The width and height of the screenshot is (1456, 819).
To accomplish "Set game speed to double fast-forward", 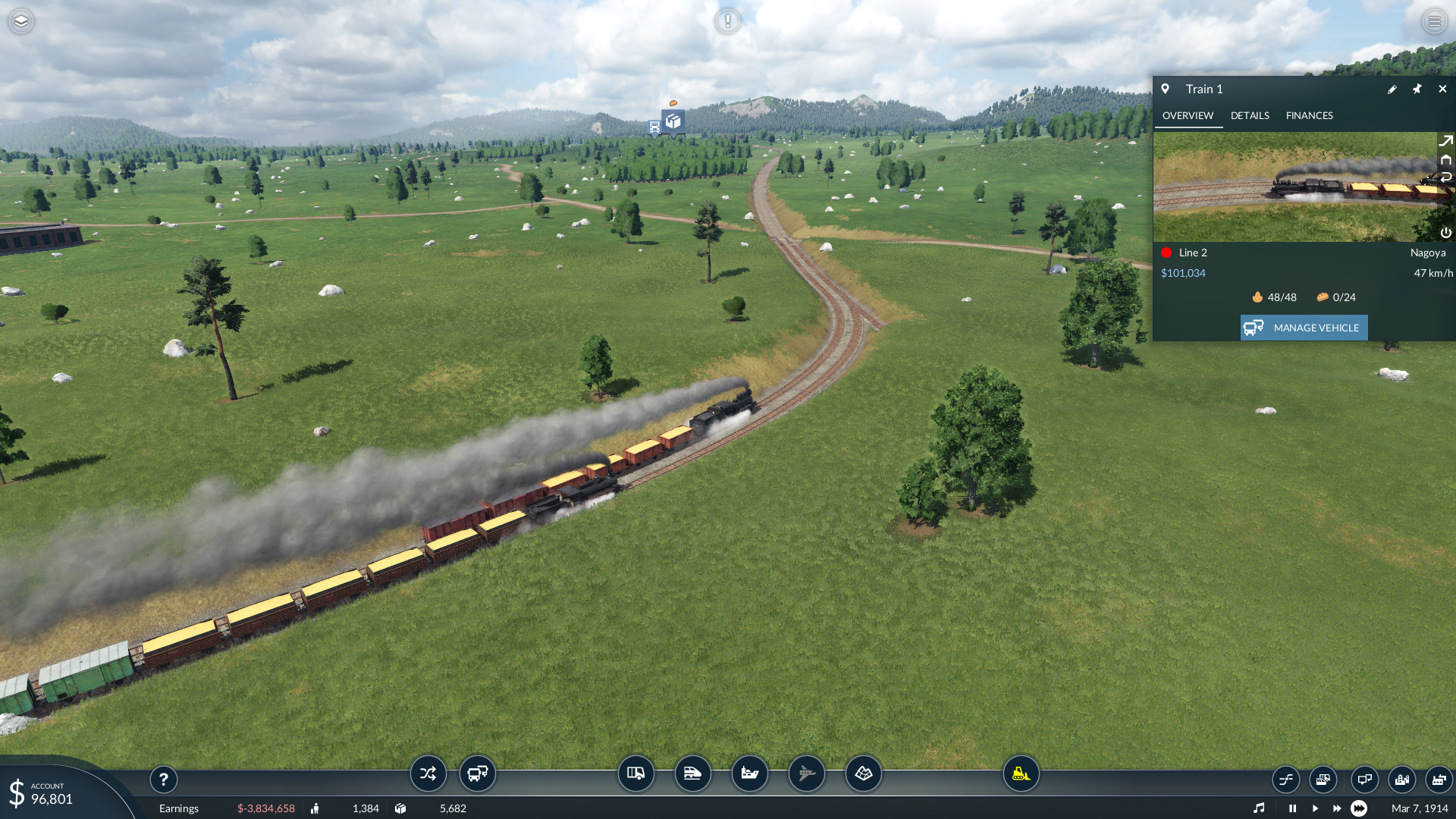I will tap(1337, 808).
